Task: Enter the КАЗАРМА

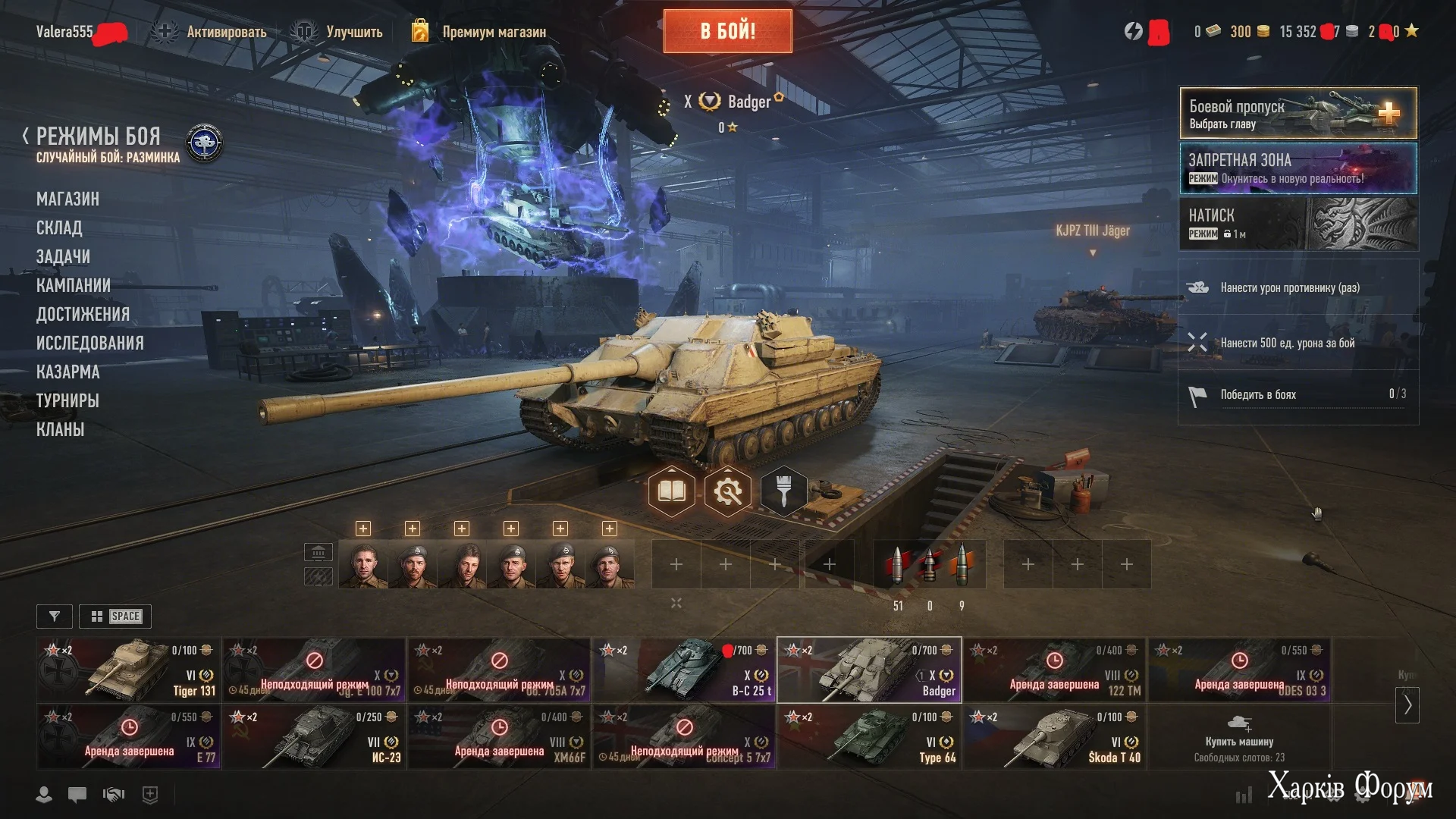Action: pos(67,372)
